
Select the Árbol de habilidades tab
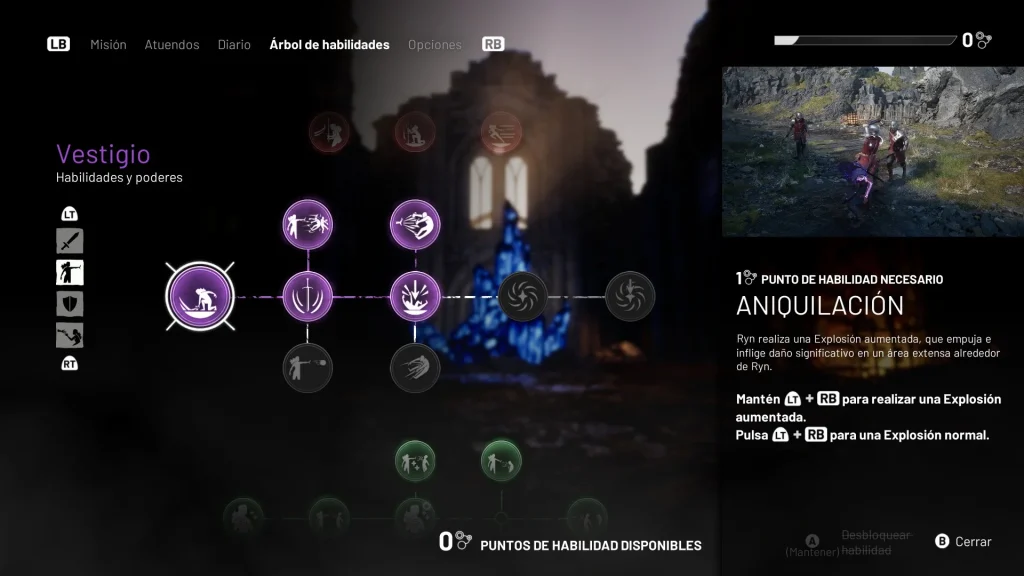coord(329,45)
